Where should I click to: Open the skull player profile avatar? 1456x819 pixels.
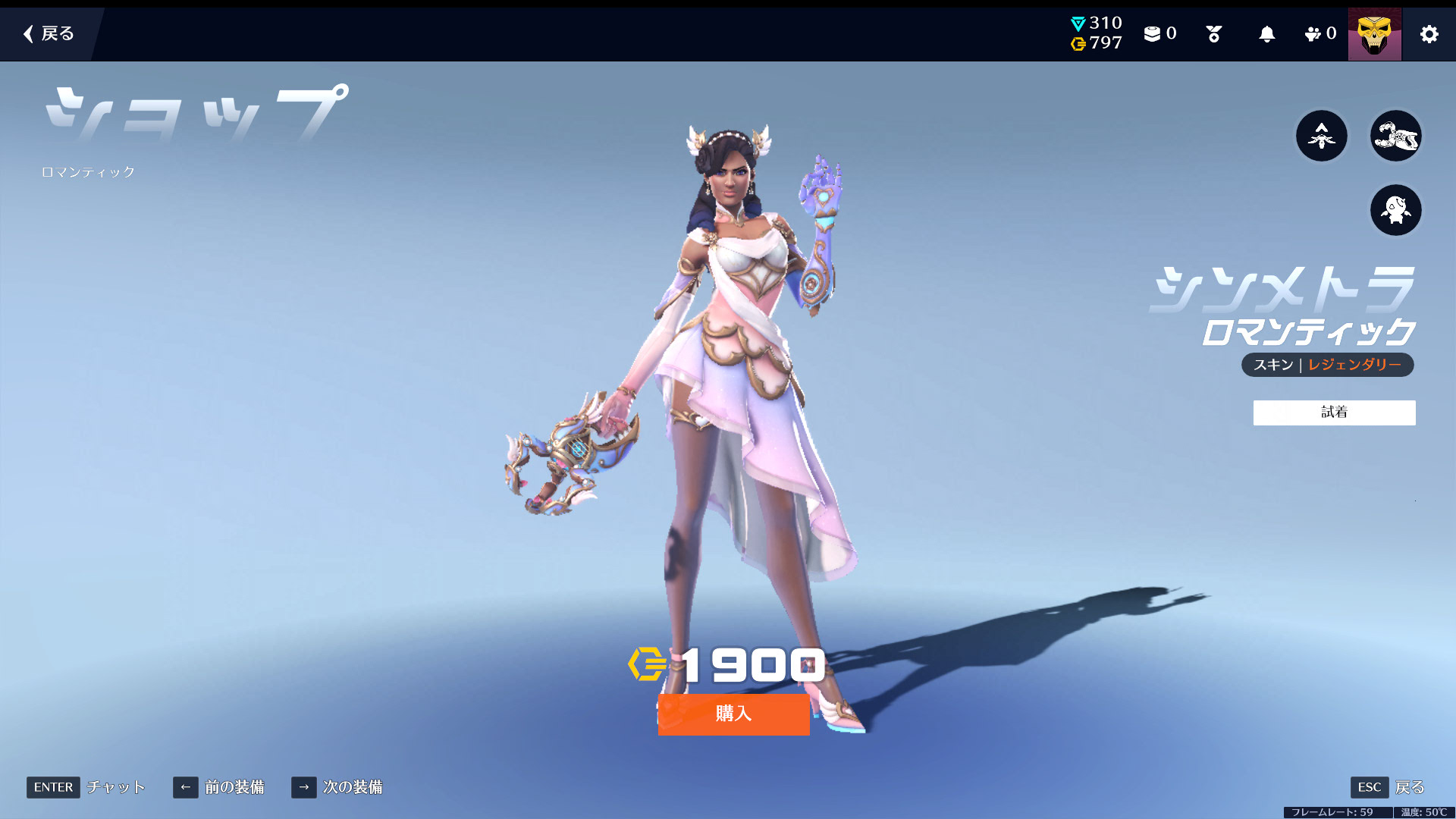coord(1374,34)
